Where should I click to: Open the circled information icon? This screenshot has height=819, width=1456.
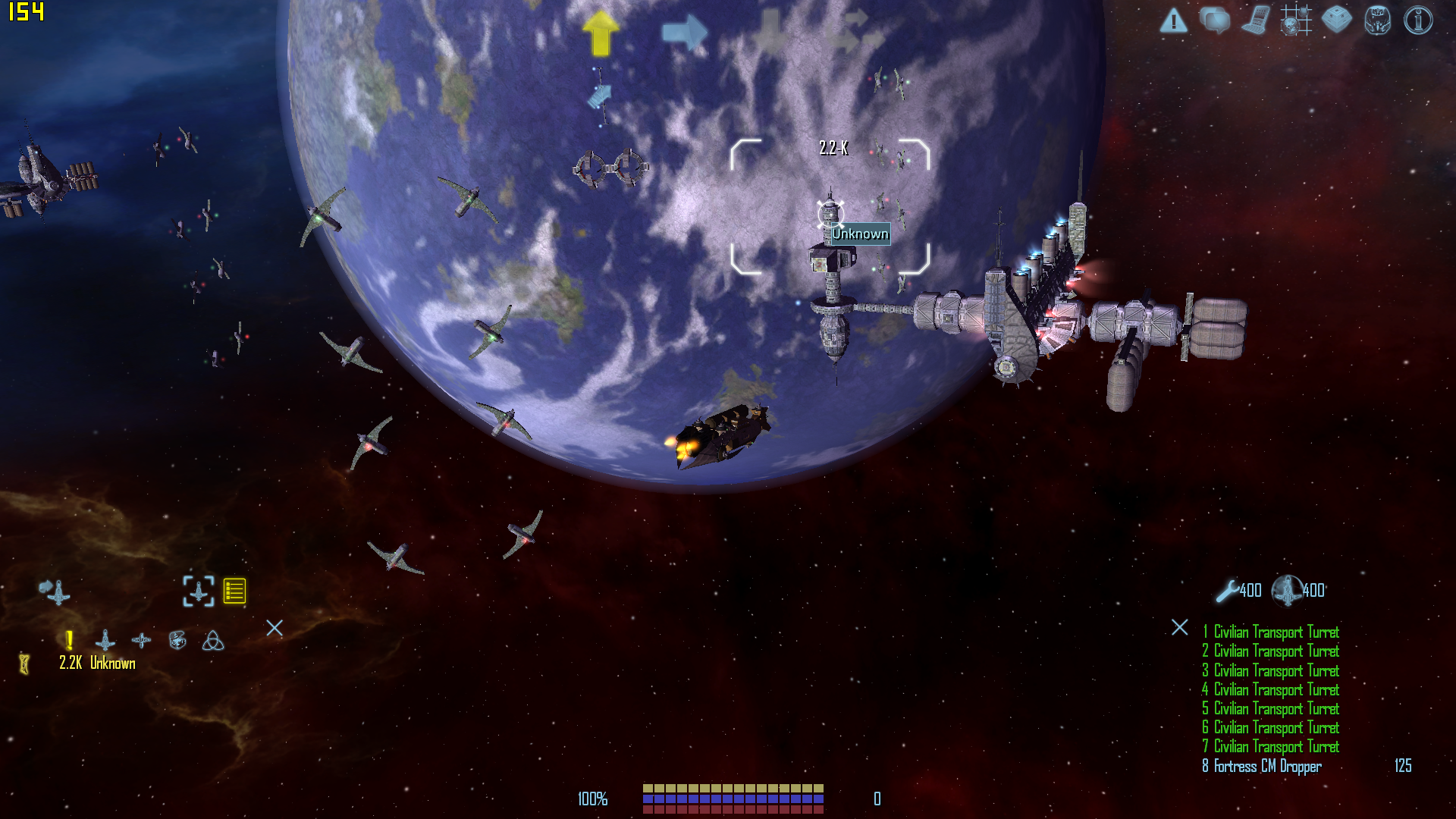pyautogui.click(x=1418, y=20)
